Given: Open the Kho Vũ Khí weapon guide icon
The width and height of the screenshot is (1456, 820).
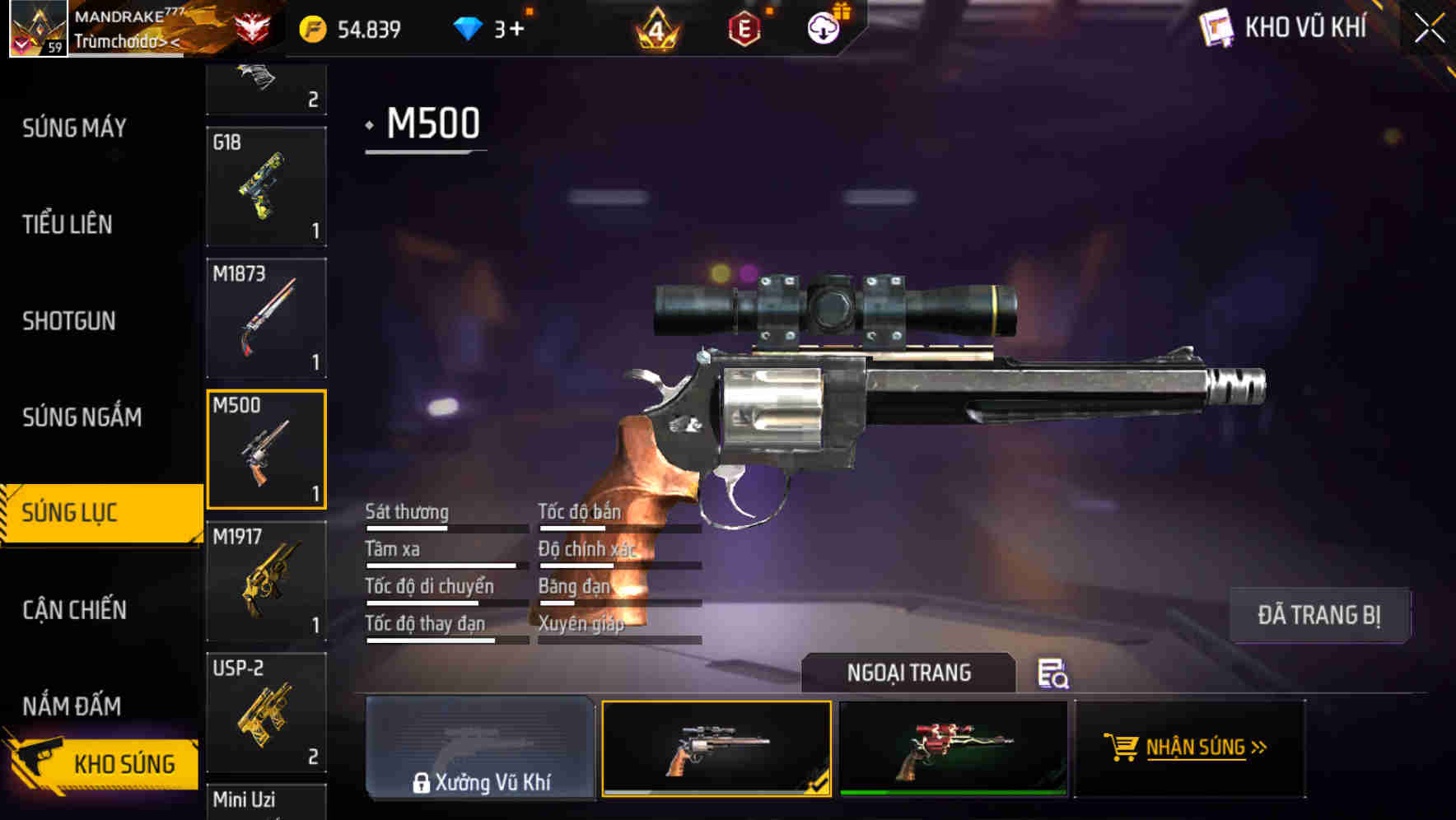Looking at the screenshot, I should pos(1216,28).
